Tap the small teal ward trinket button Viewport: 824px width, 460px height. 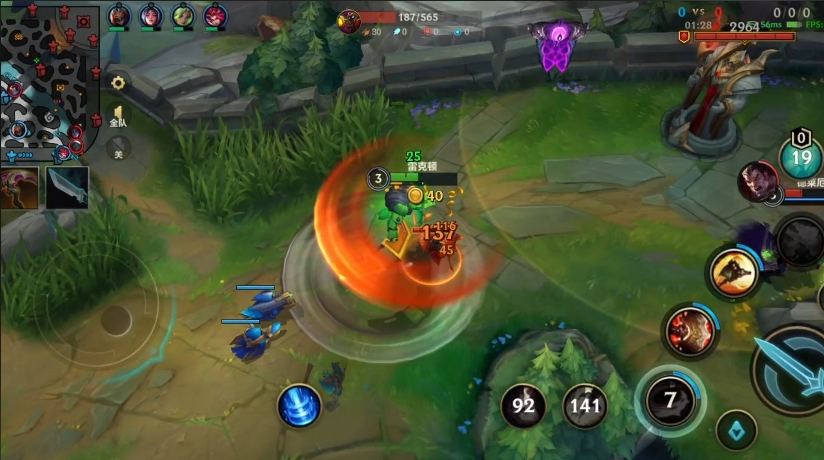coord(736,429)
